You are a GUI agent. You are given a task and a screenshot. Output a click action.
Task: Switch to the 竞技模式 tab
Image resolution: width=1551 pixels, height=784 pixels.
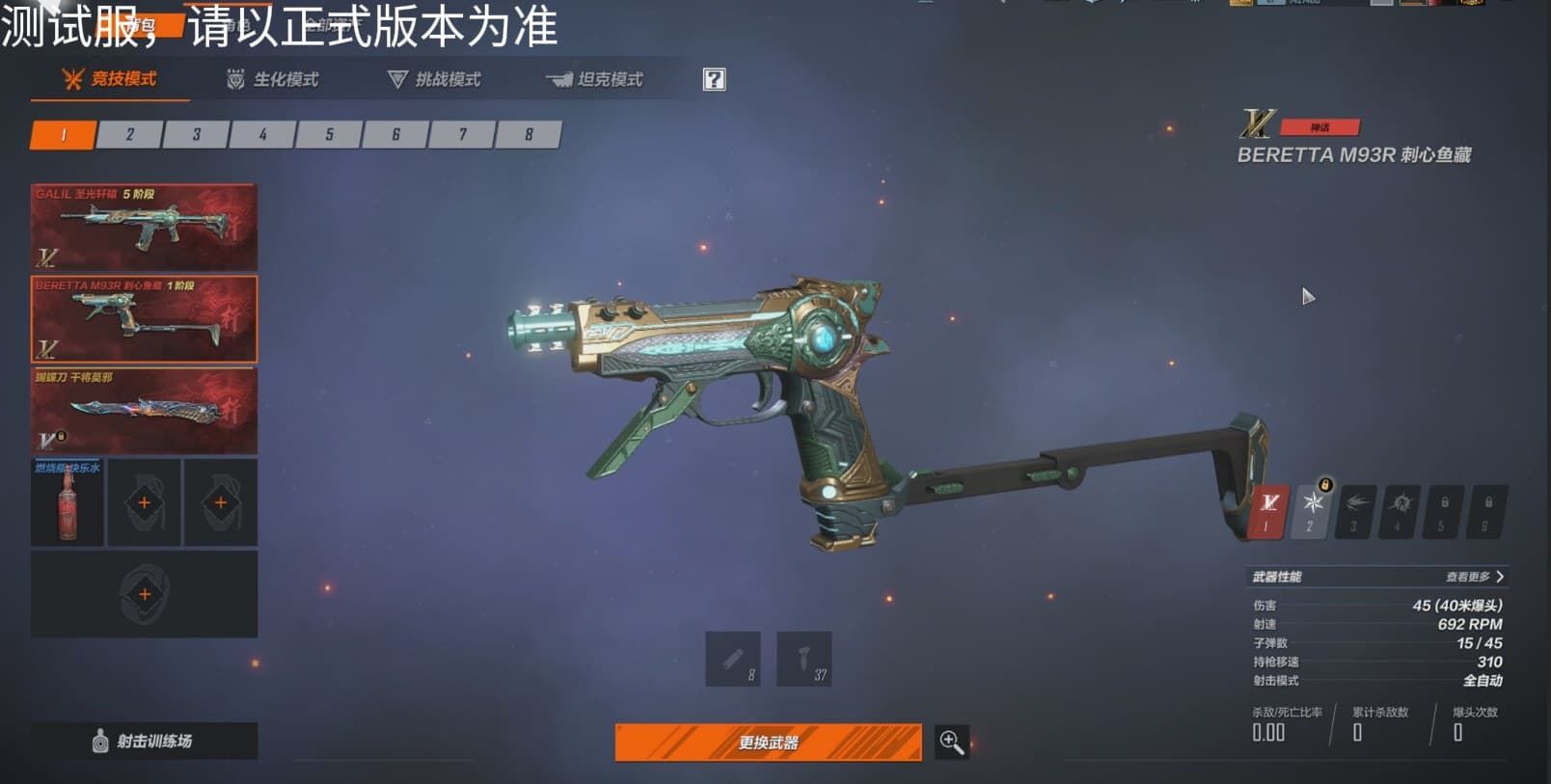pos(110,79)
